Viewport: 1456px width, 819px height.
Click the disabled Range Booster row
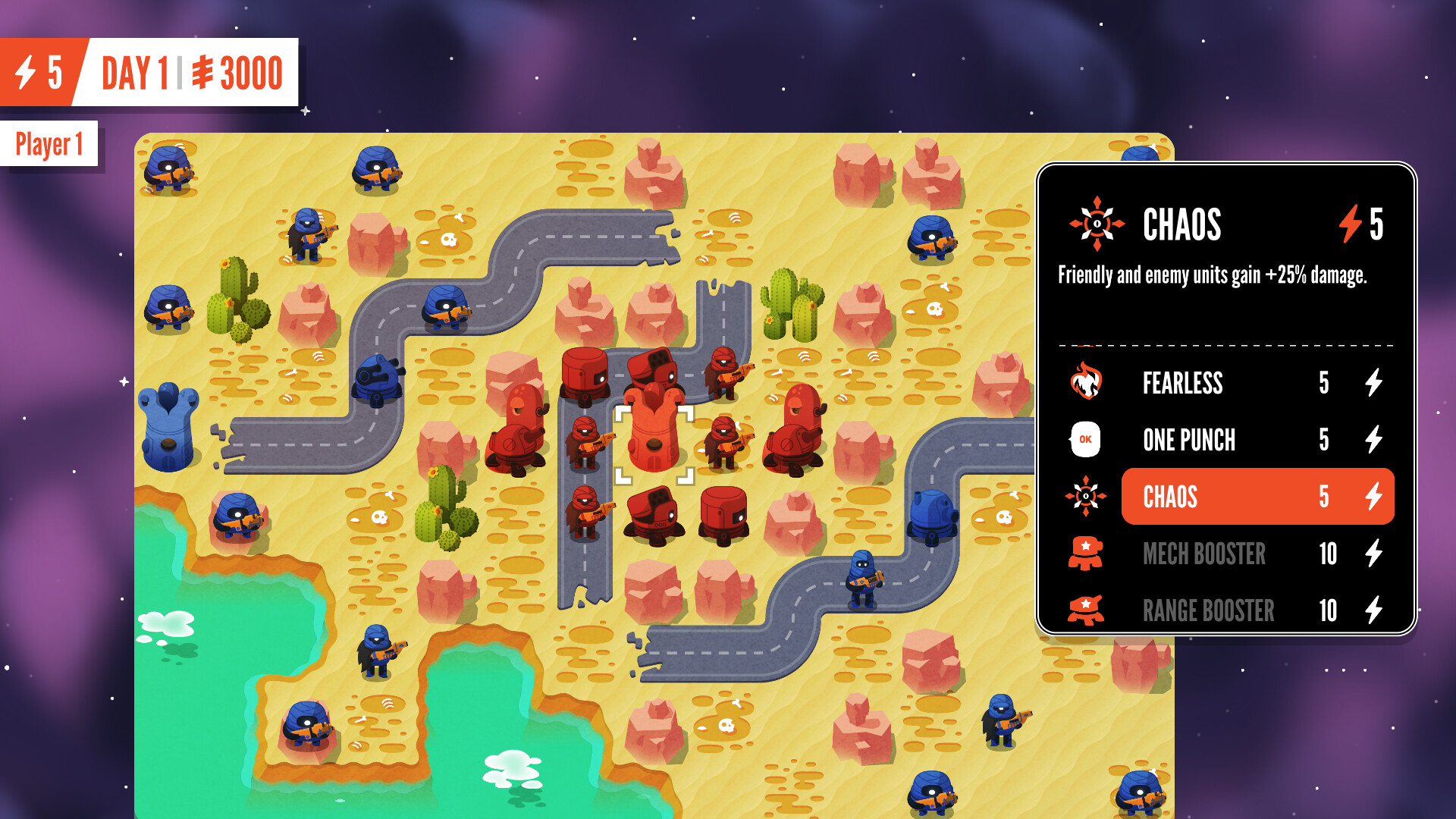point(1213,610)
